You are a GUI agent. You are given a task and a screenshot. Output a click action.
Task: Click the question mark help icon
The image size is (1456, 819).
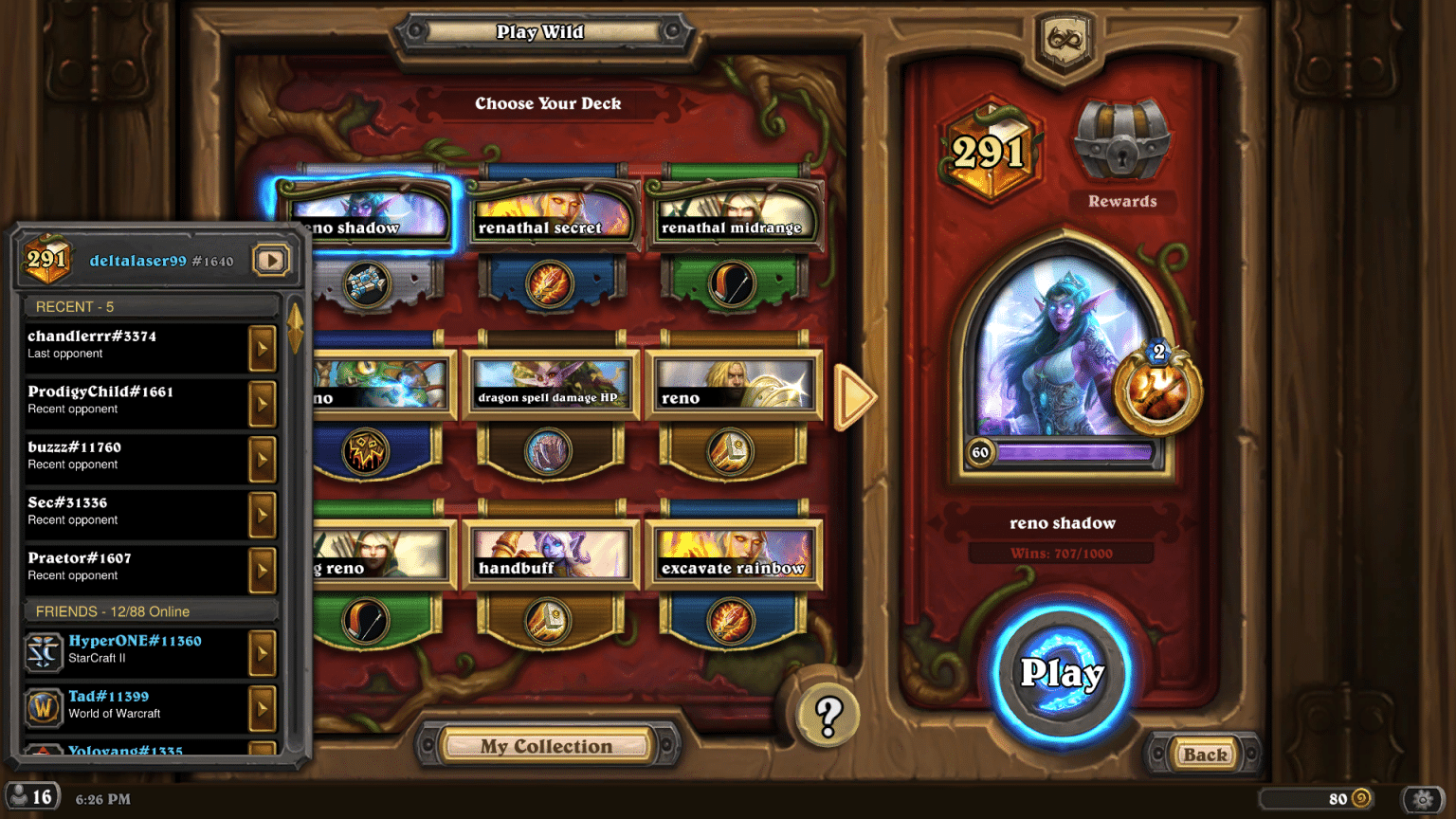click(828, 714)
